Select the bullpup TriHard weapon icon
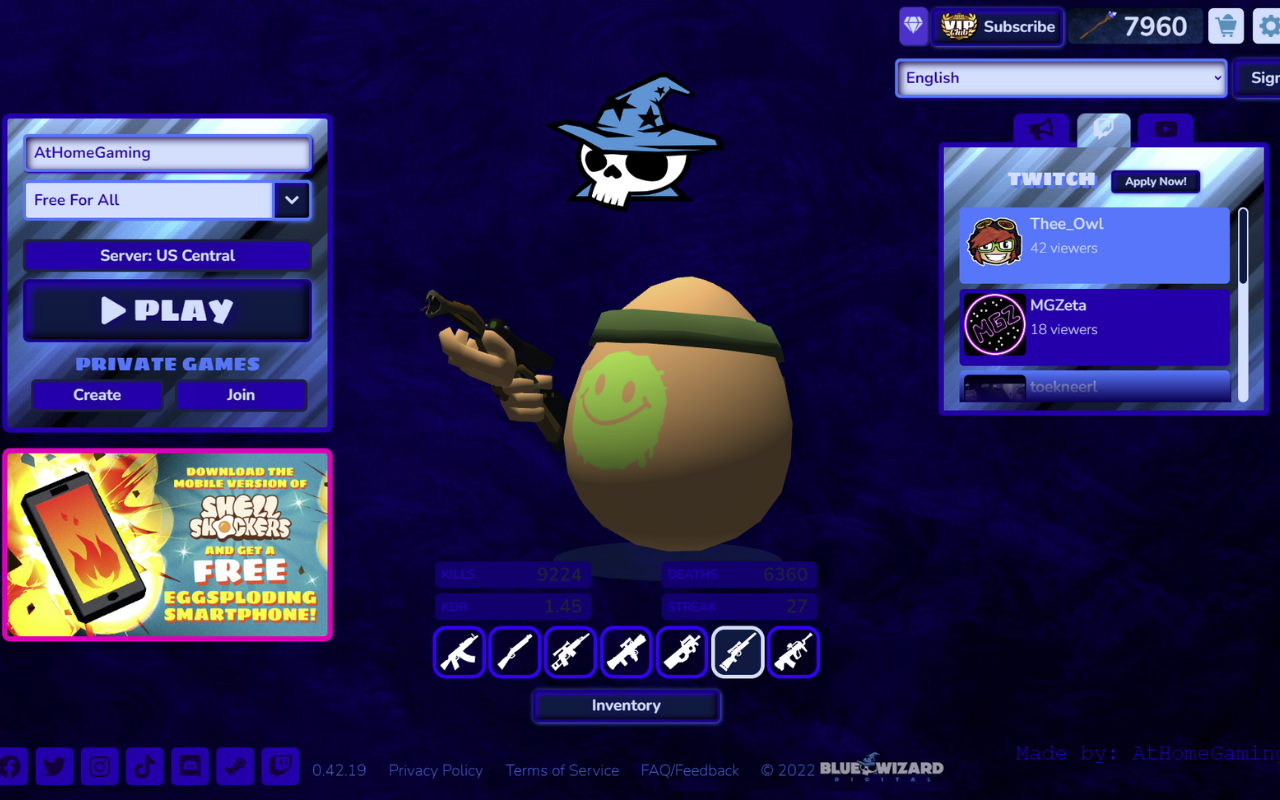This screenshot has width=1280, height=800. 793,652
